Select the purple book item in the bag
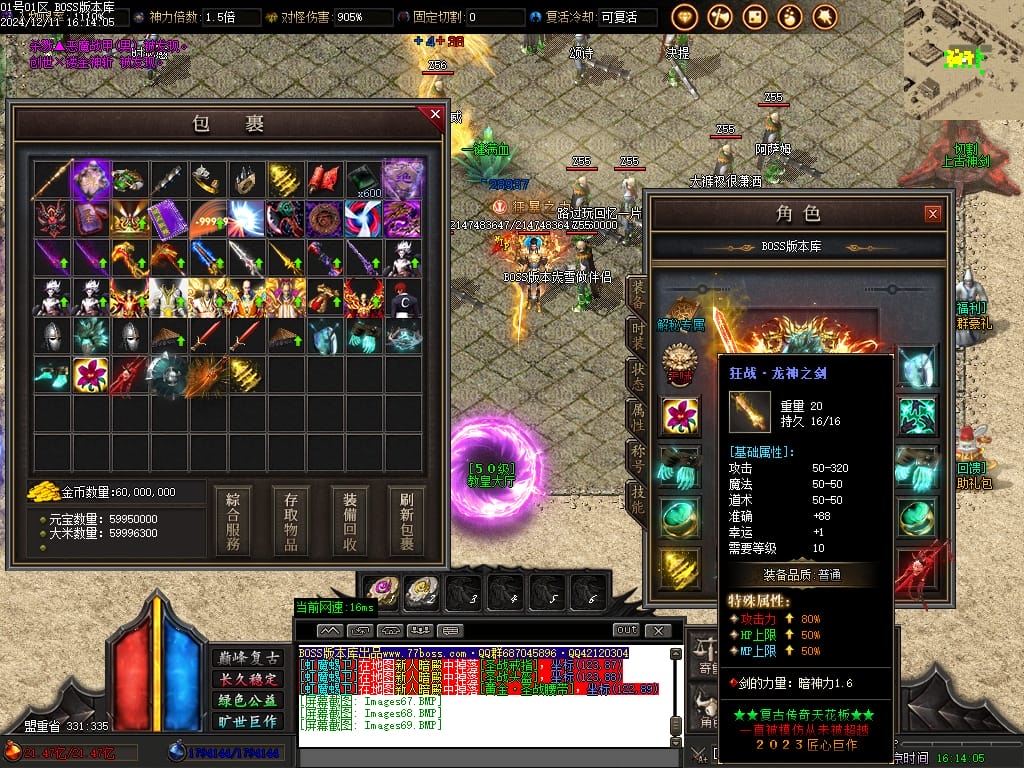The width and height of the screenshot is (1024, 768). coord(168,219)
